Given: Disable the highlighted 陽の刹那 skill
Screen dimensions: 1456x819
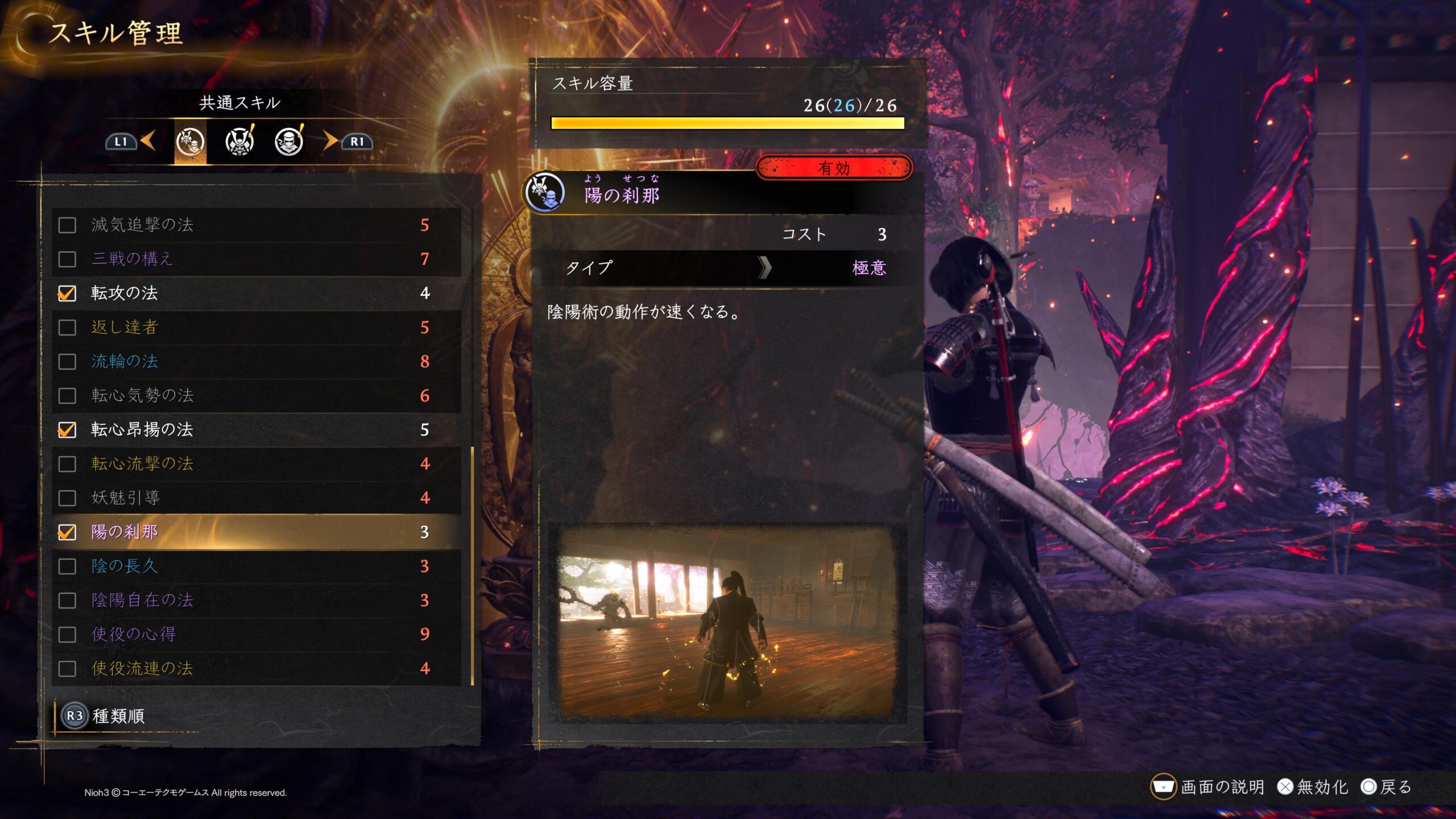Looking at the screenshot, I should point(67,532).
